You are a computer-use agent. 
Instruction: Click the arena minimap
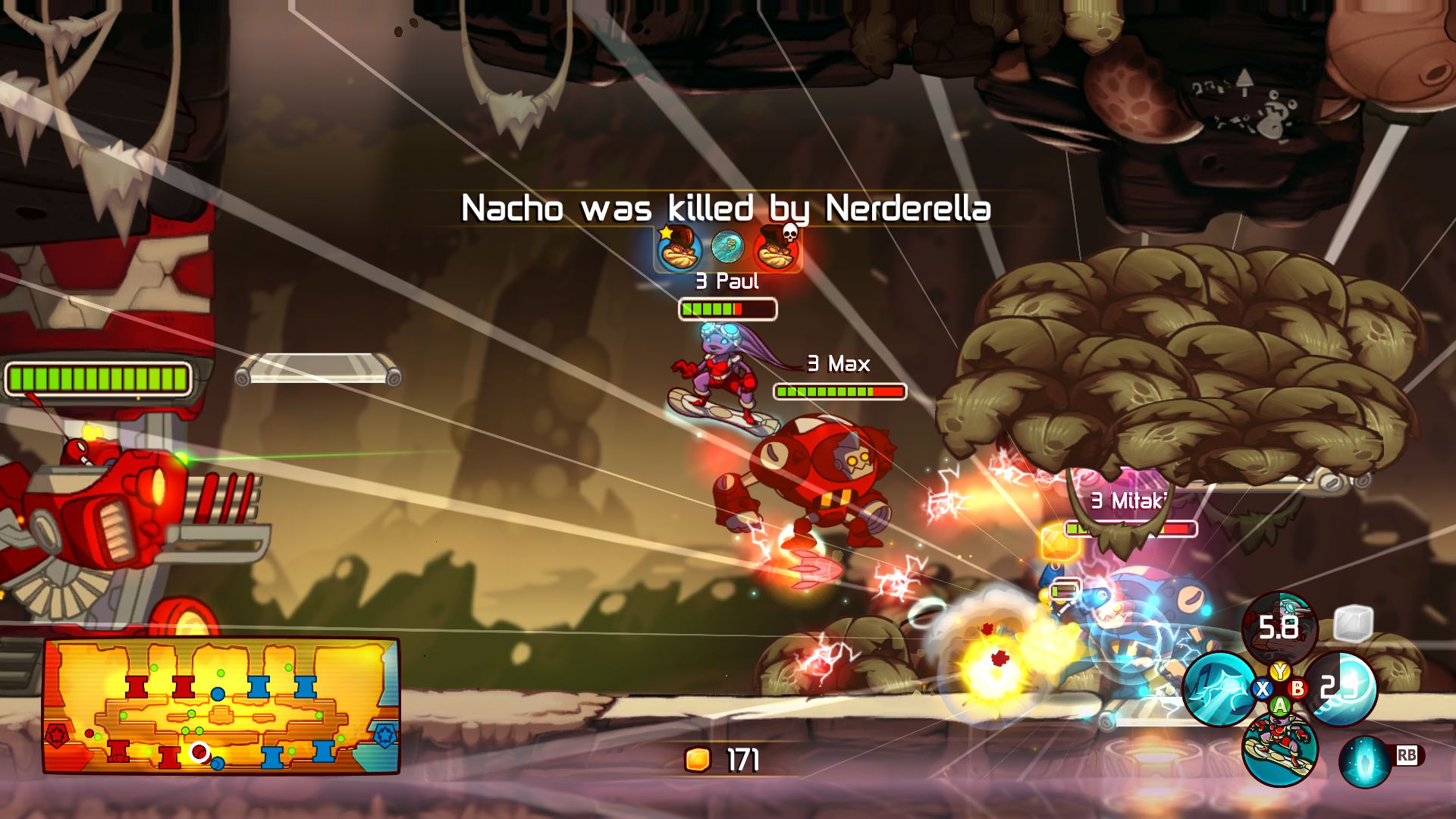[221, 705]
